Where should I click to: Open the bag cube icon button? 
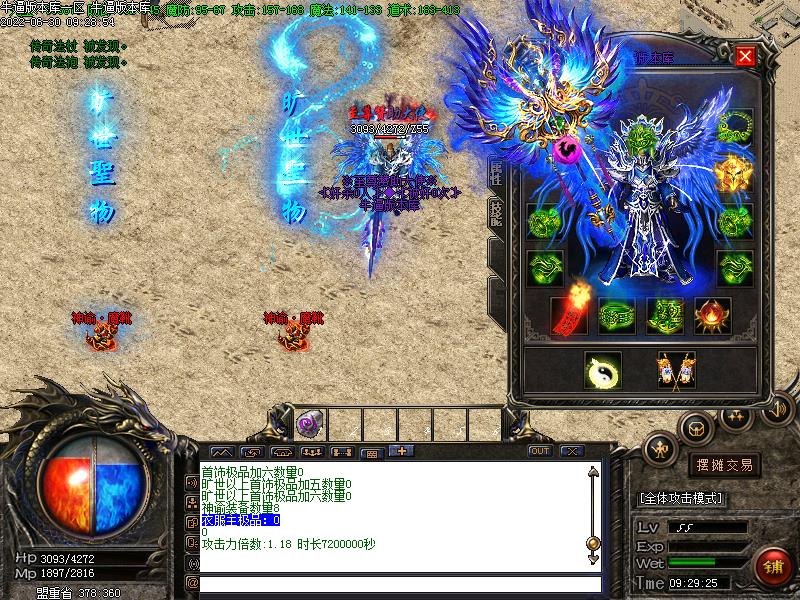coord(694,428)
